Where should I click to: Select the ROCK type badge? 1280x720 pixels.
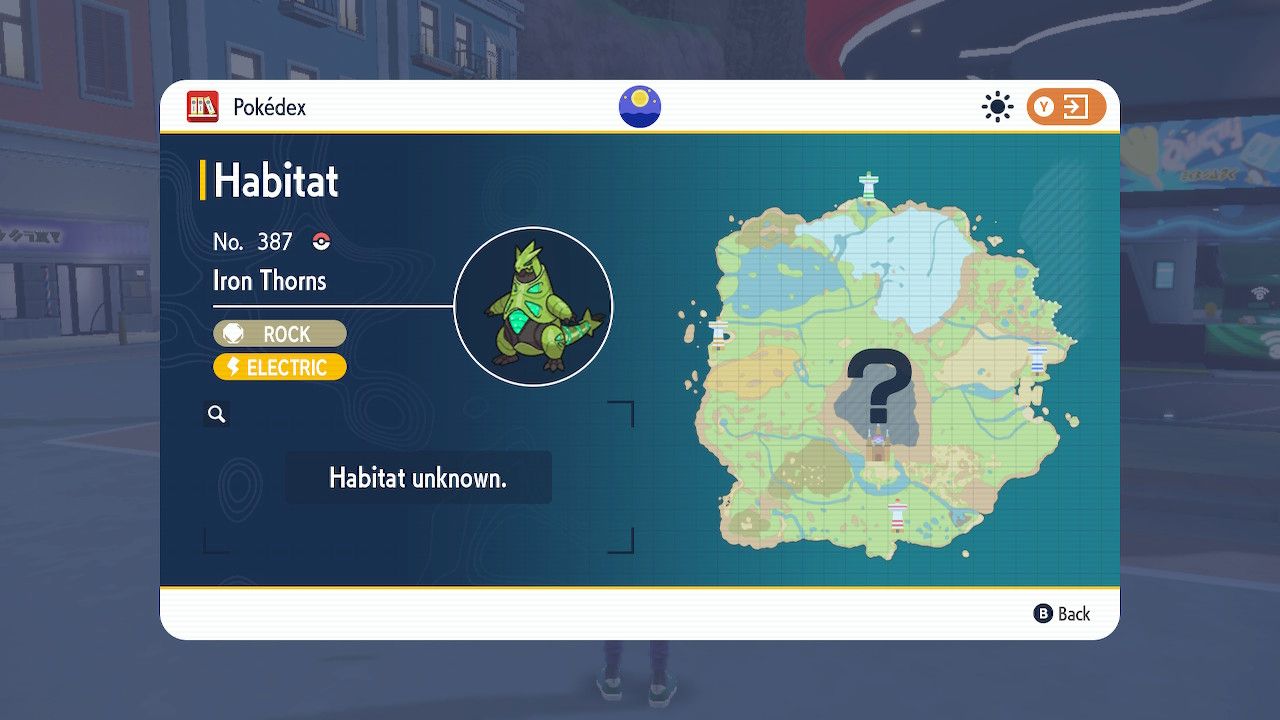279,333
